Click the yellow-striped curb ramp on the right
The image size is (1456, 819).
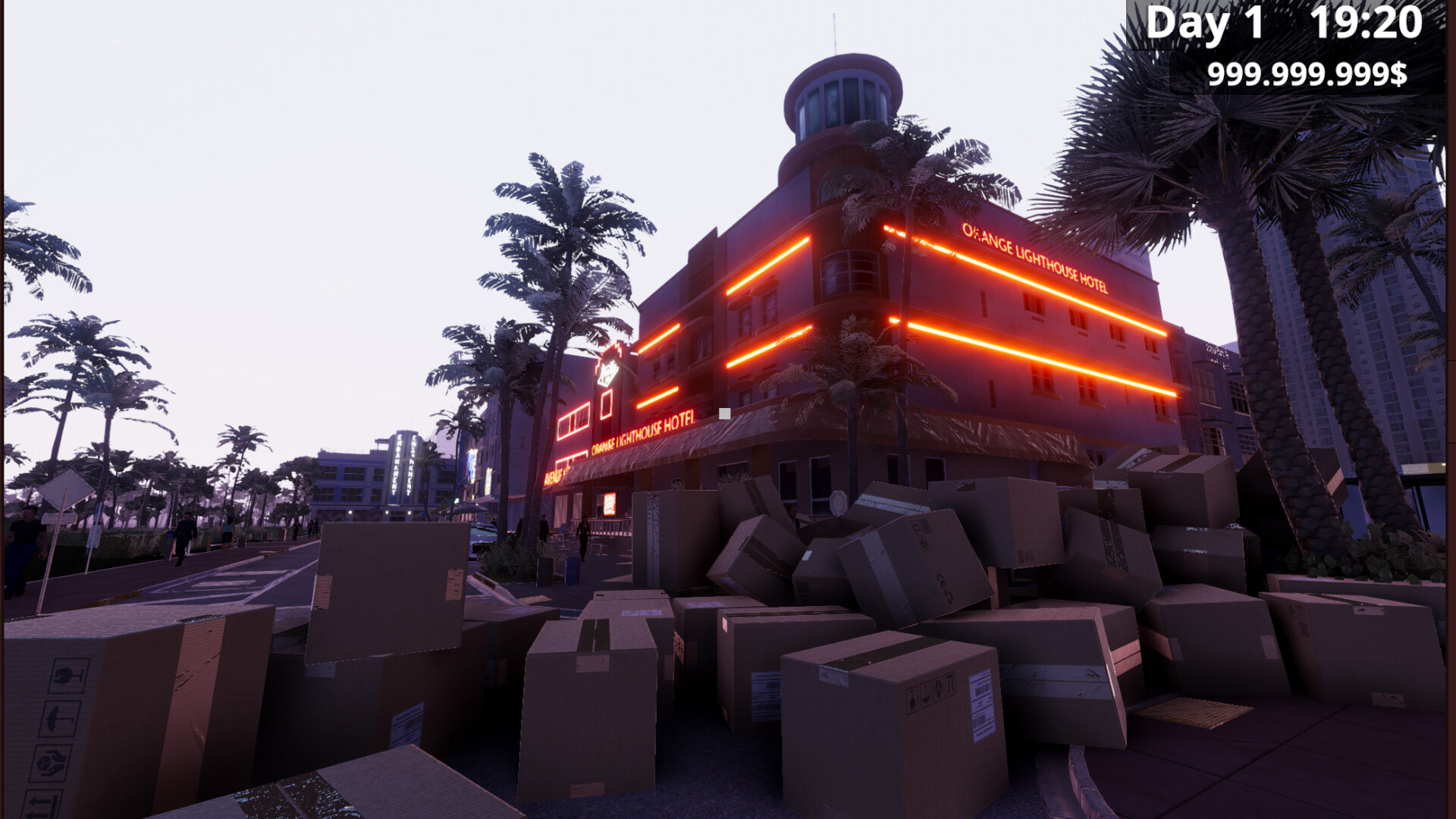pos(1196,712)
